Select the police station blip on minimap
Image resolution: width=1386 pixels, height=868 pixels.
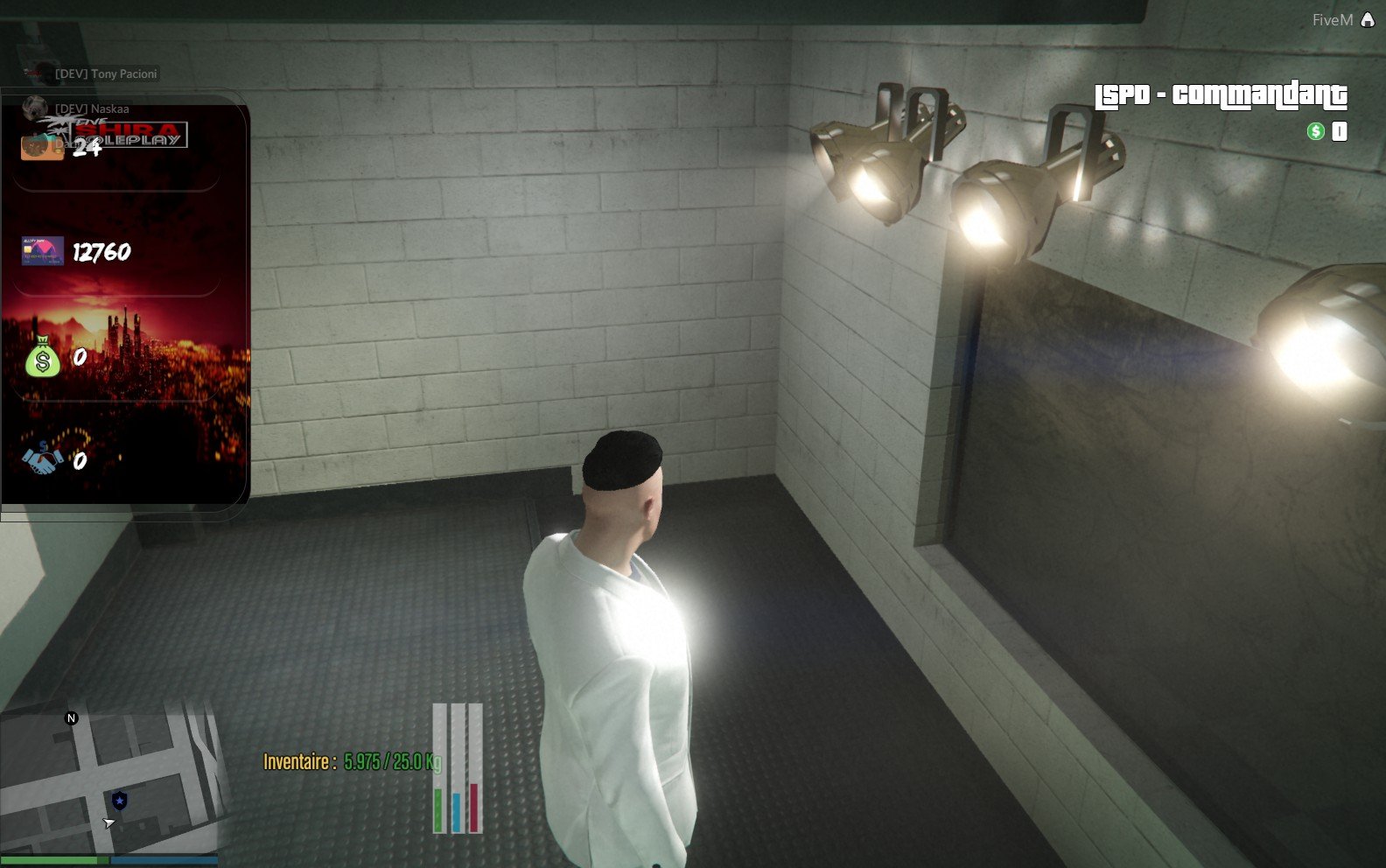[120, 800]
